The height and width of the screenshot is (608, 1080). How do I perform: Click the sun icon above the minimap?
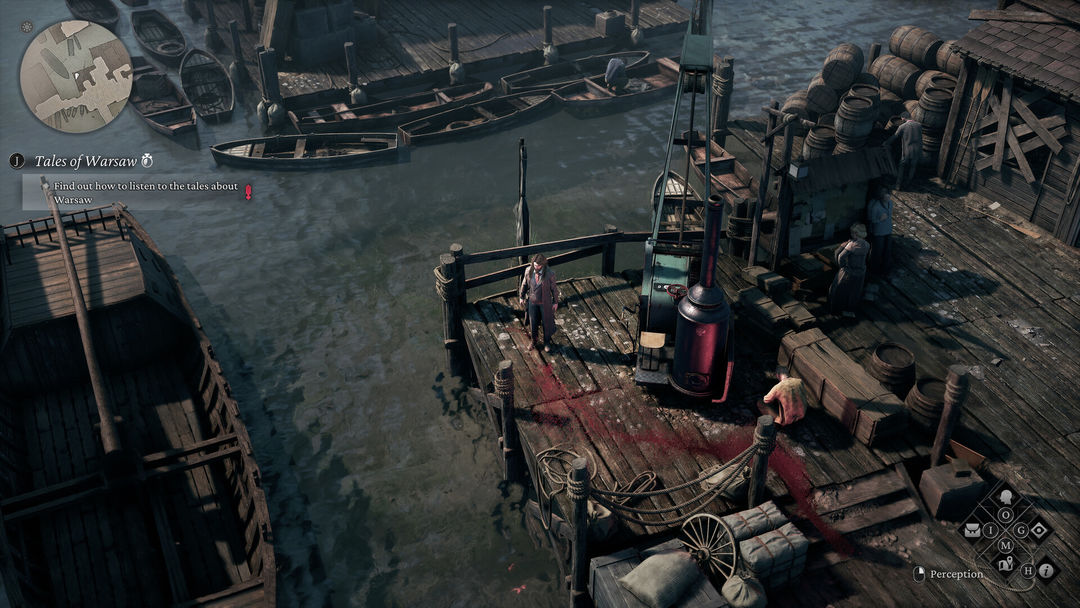(x=26, y=26)
